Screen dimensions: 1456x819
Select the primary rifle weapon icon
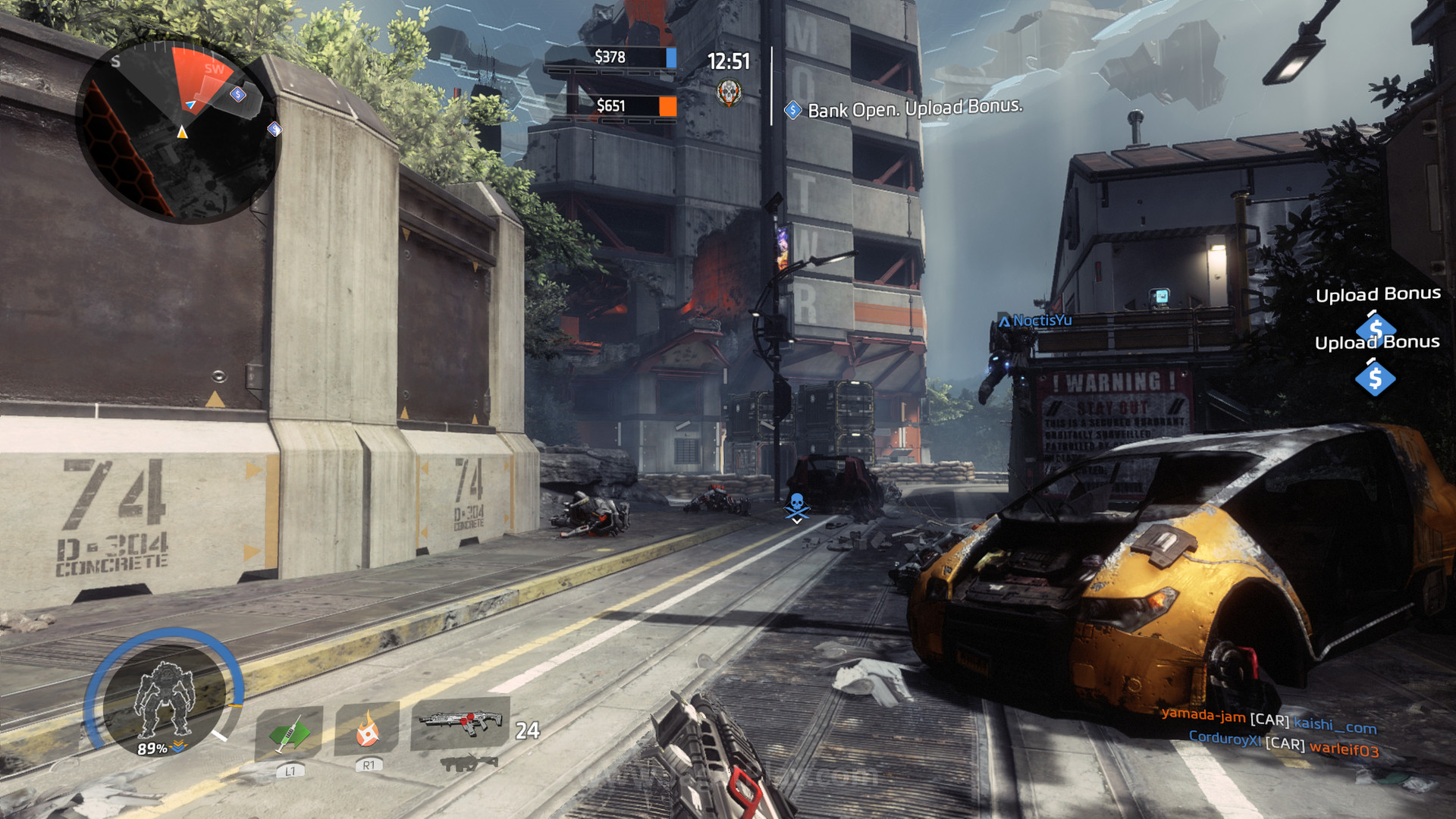coord(460,722)
